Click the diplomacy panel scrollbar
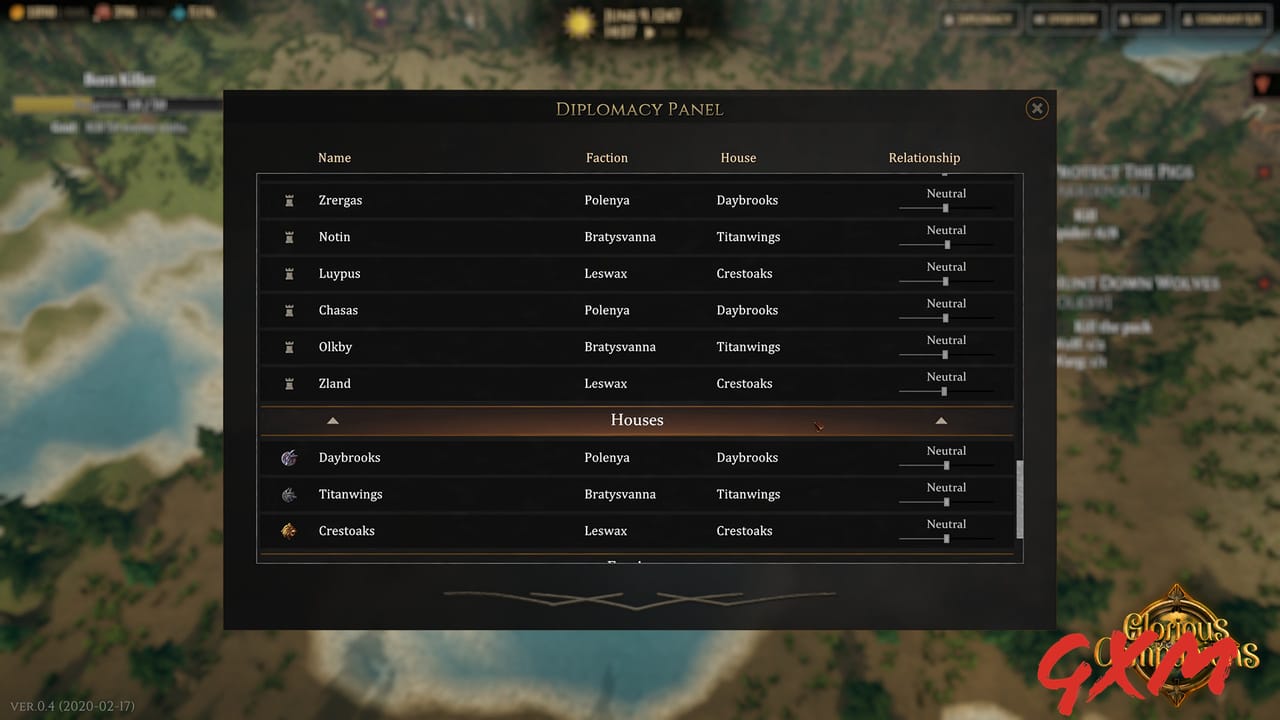This screenshot has height=720, width=1280. (x=1020, y=500)
